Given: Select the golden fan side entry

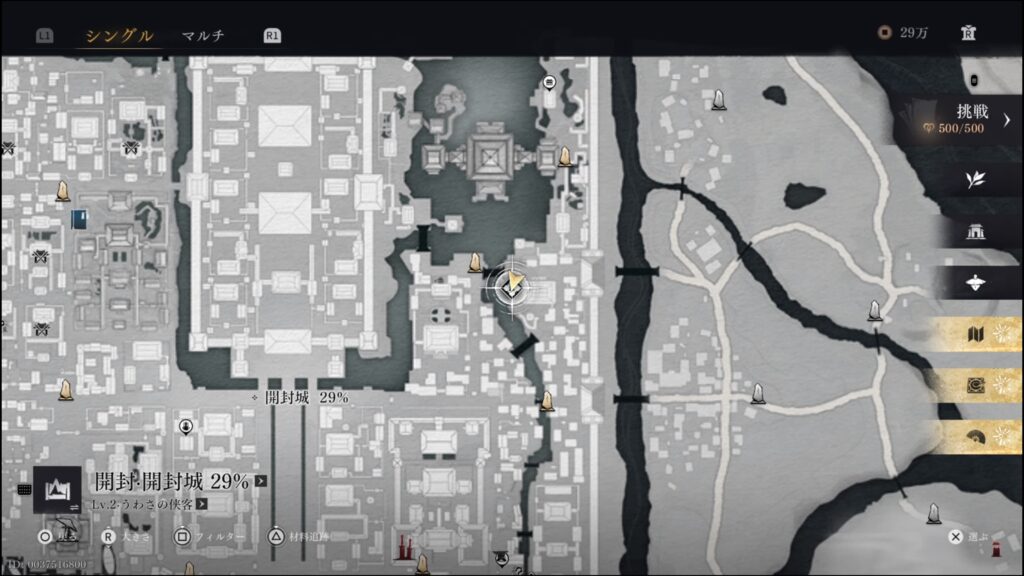Looking at the screenshot, I should click(x=976, y=436).
